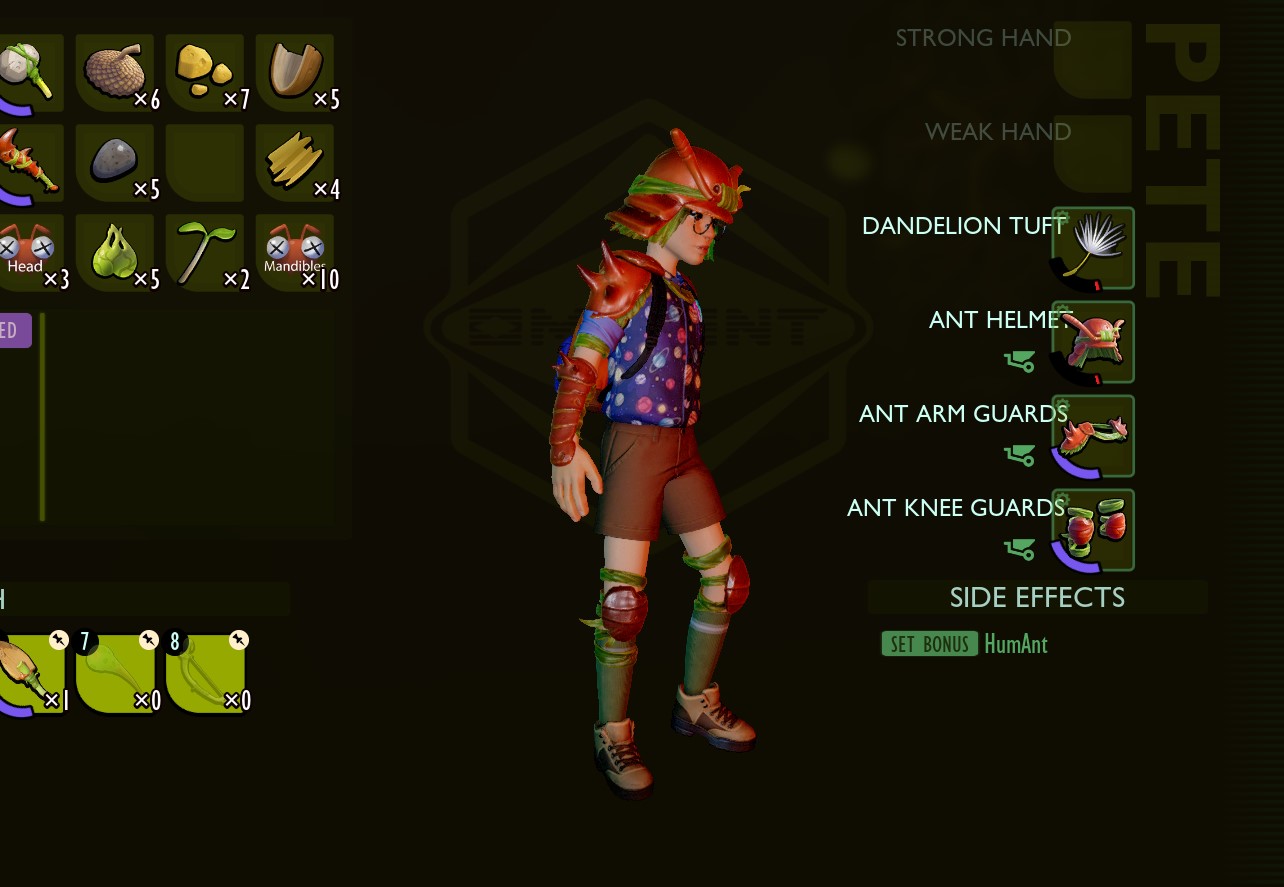1284x887 pixels.
Task: Click the pollen chunks stack of seven
Action: [205, 72]
